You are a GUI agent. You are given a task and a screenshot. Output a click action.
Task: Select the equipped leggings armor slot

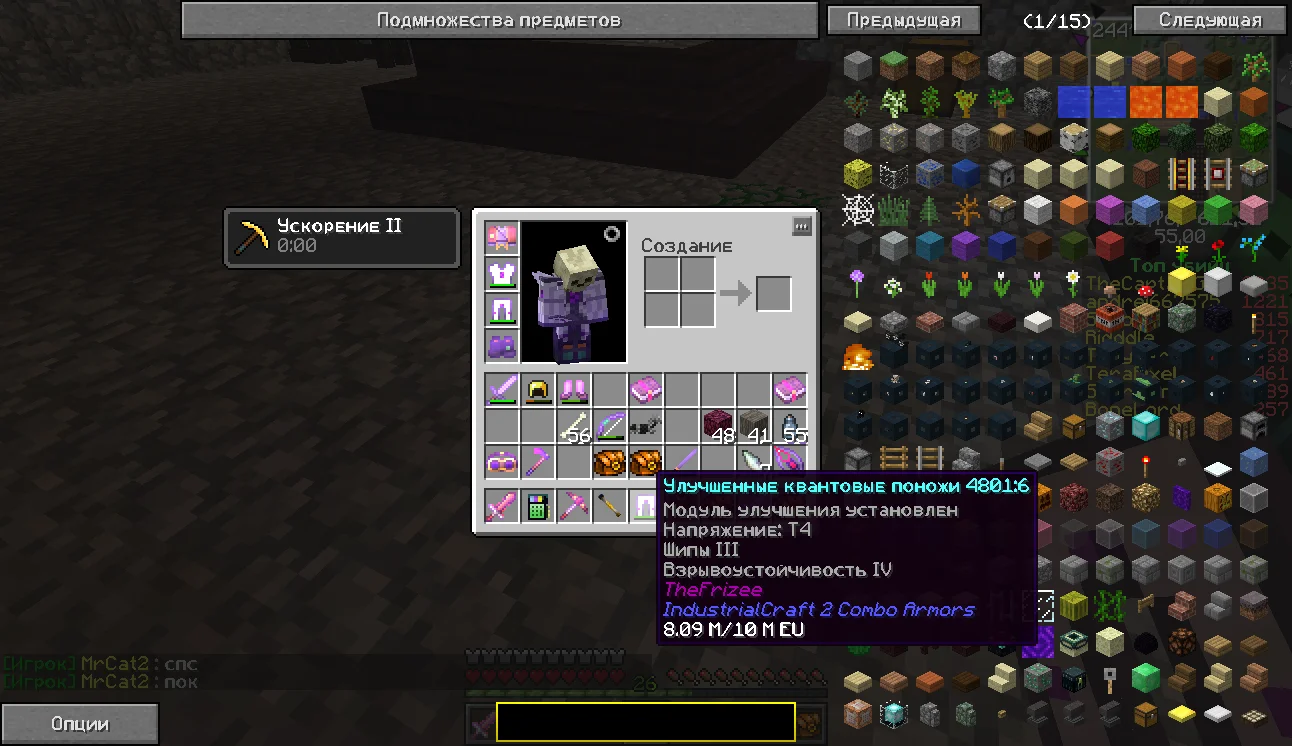click(x=501, y=310)
